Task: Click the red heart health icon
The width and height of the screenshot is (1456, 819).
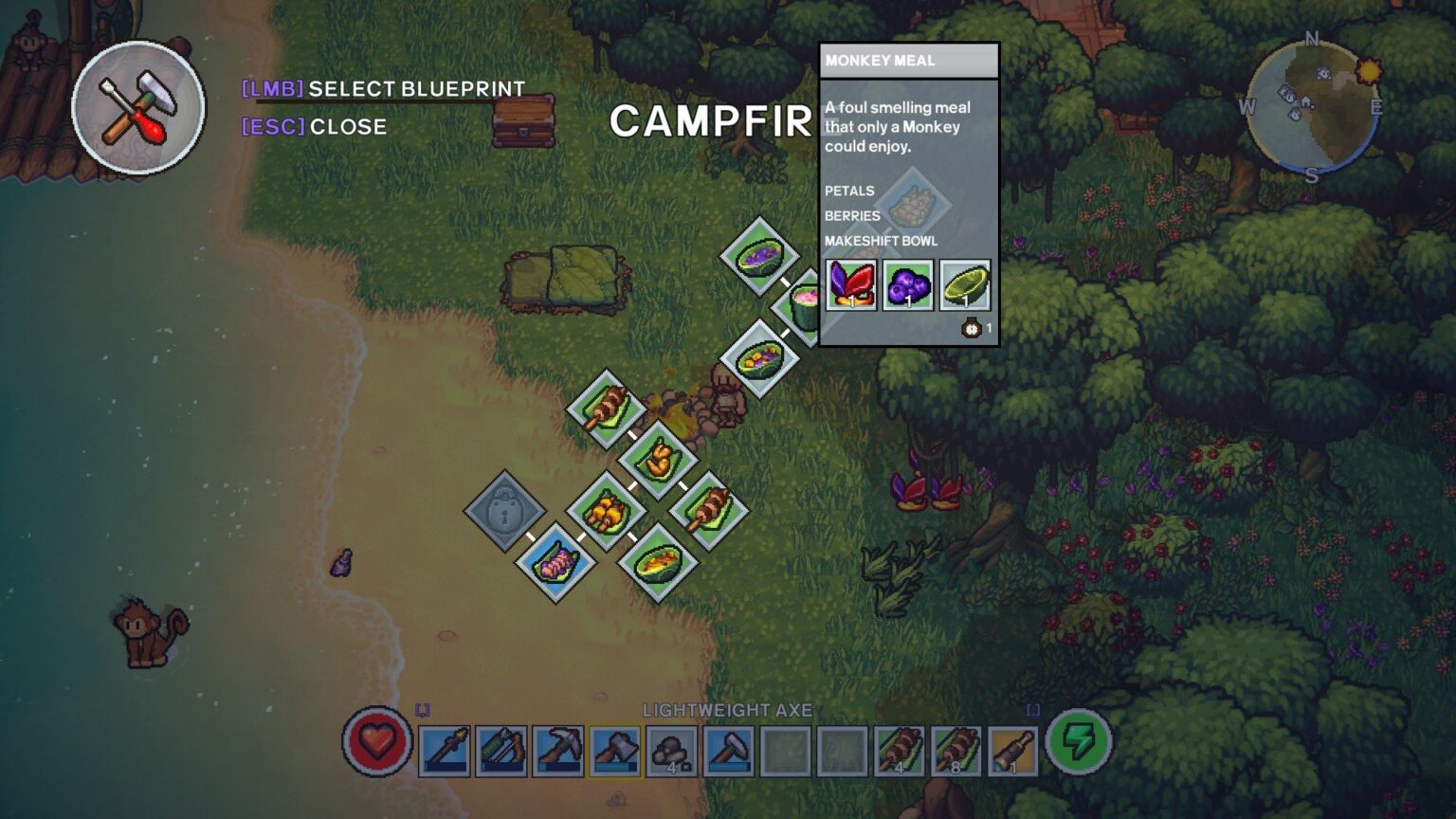Action: (x=376, y=741)
